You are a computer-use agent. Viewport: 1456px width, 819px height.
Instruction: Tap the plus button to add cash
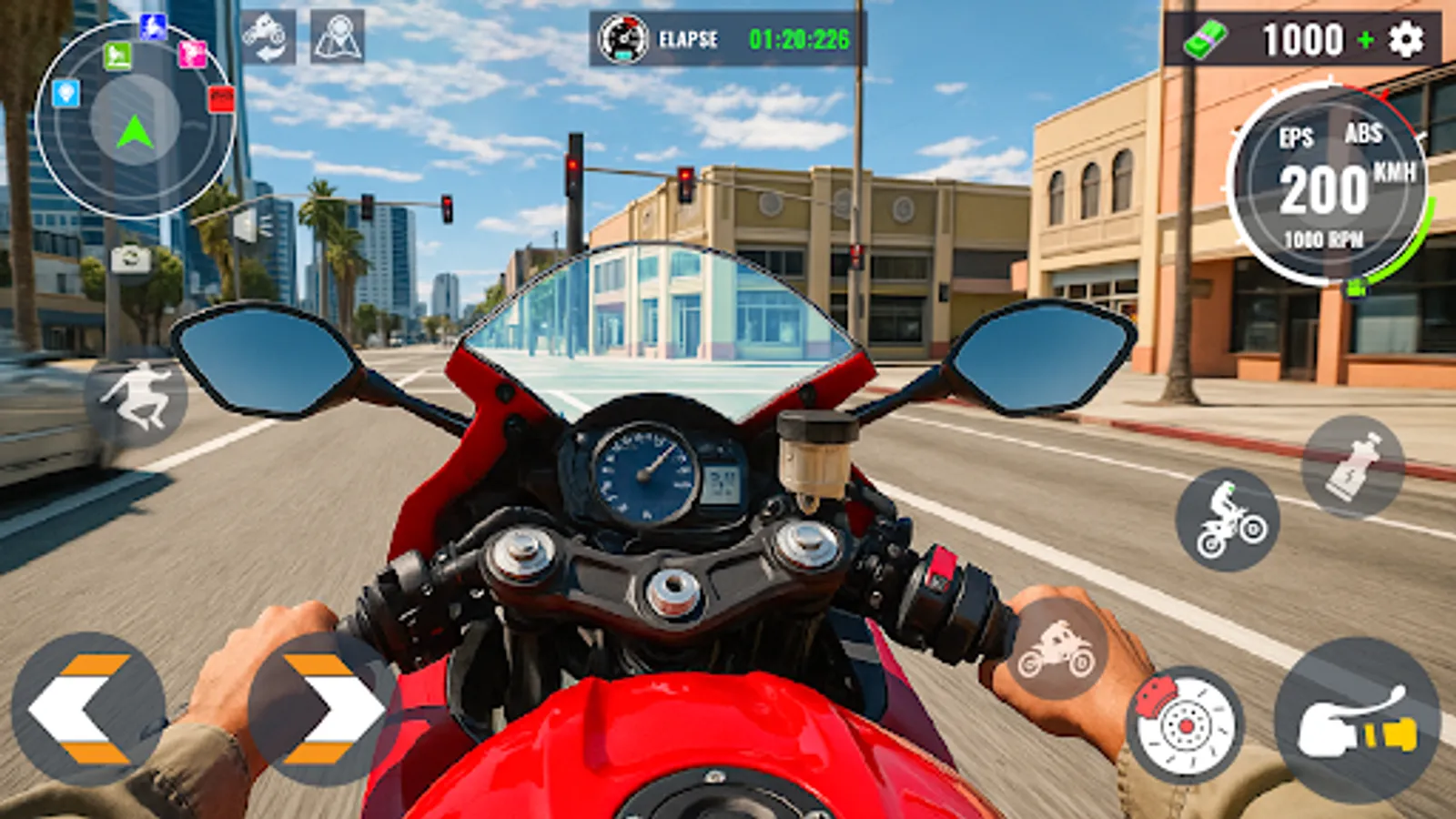pyautogui.click(x=1368, y=41)
